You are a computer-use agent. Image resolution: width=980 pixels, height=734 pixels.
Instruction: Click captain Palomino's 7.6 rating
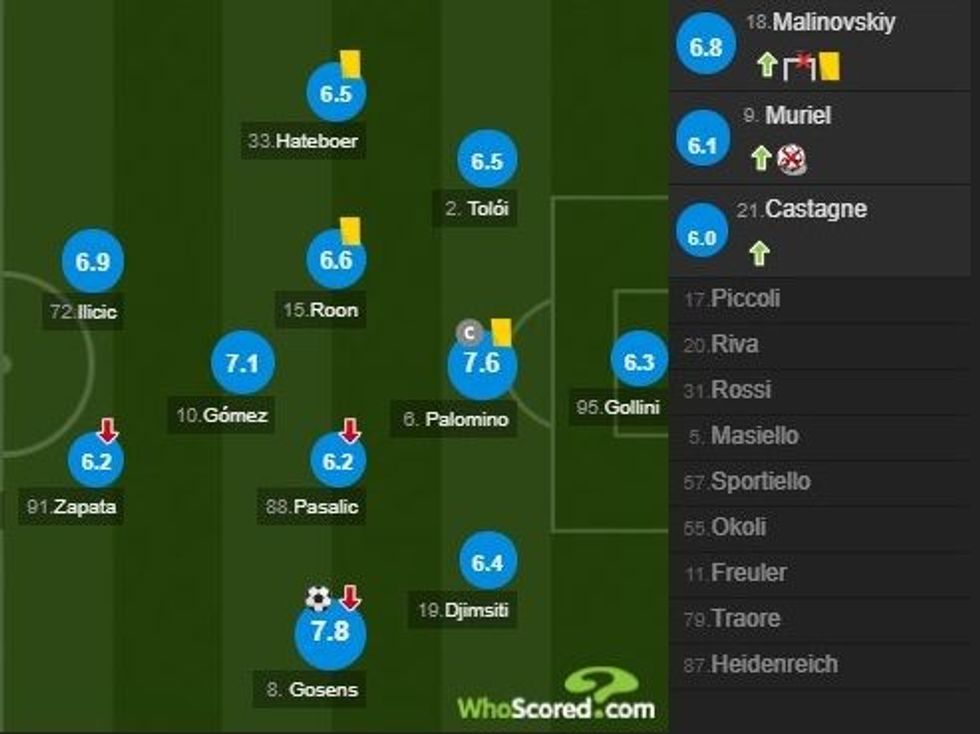(x=481, y=364)
